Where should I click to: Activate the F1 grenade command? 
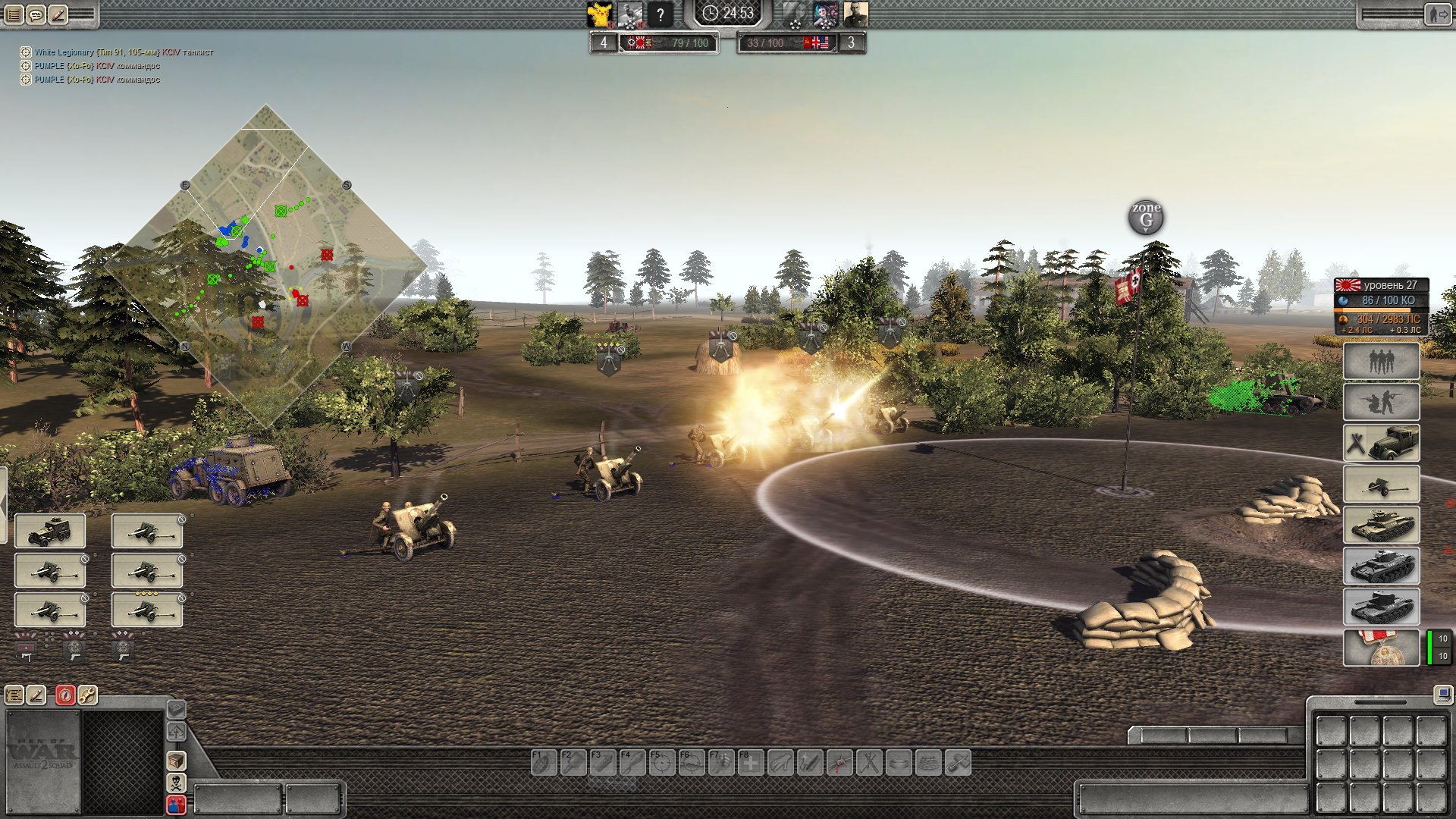coord(543,762)
